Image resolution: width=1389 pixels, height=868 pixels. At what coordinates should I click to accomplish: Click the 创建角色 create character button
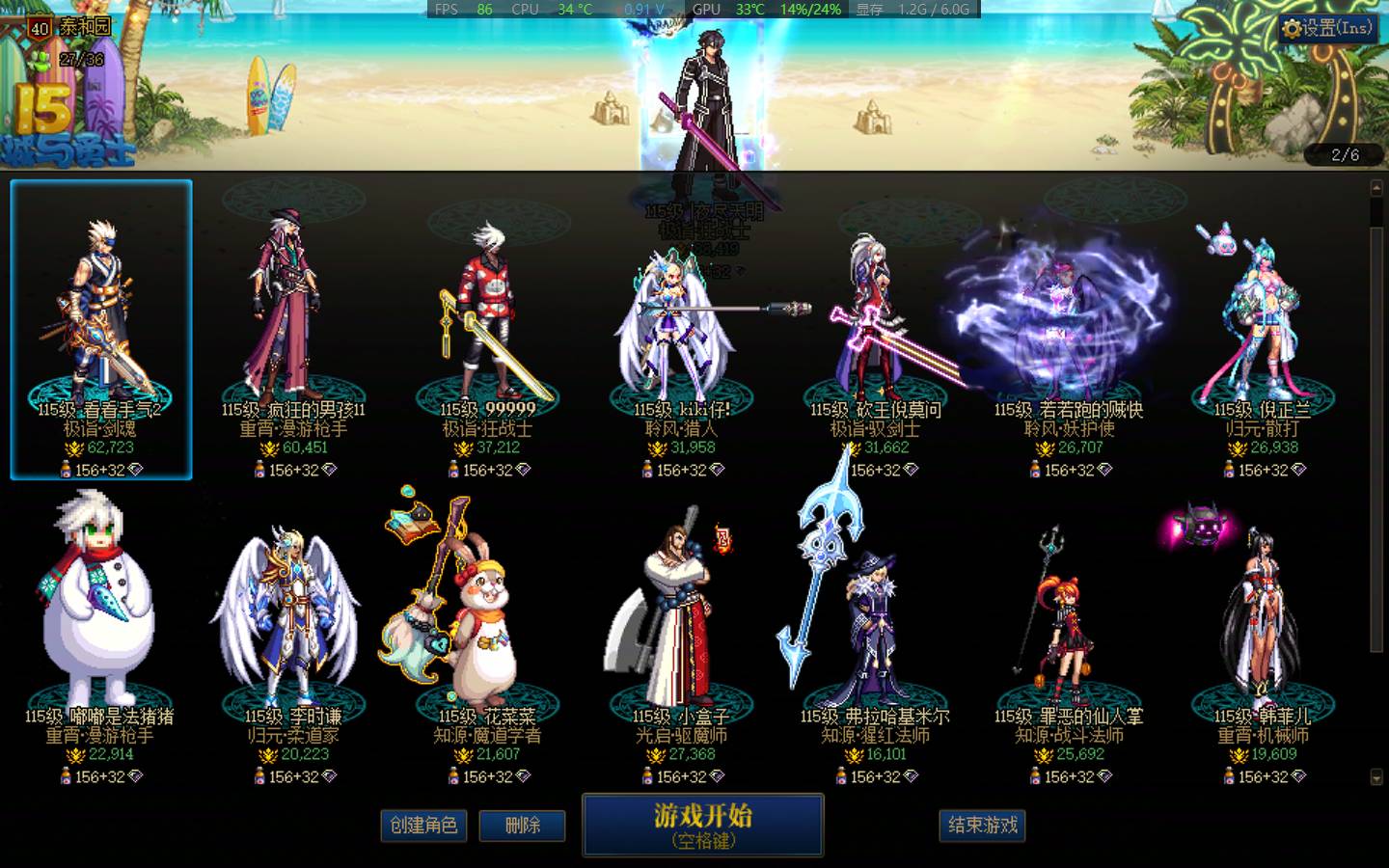(424, 827)
